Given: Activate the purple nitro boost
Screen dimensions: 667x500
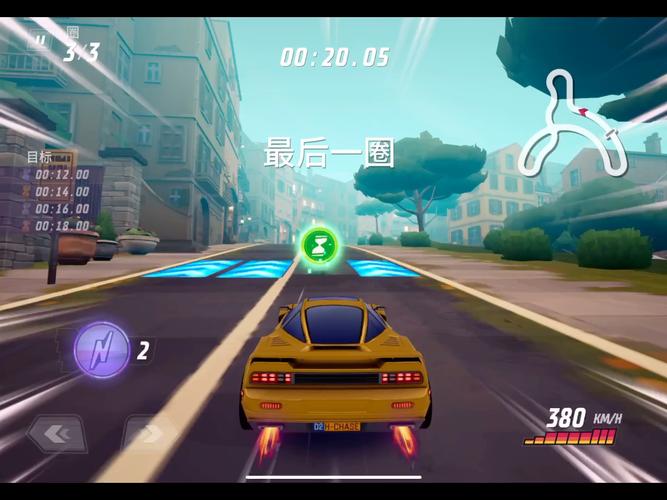Looking at the screenshot, I should click(102, 350).
